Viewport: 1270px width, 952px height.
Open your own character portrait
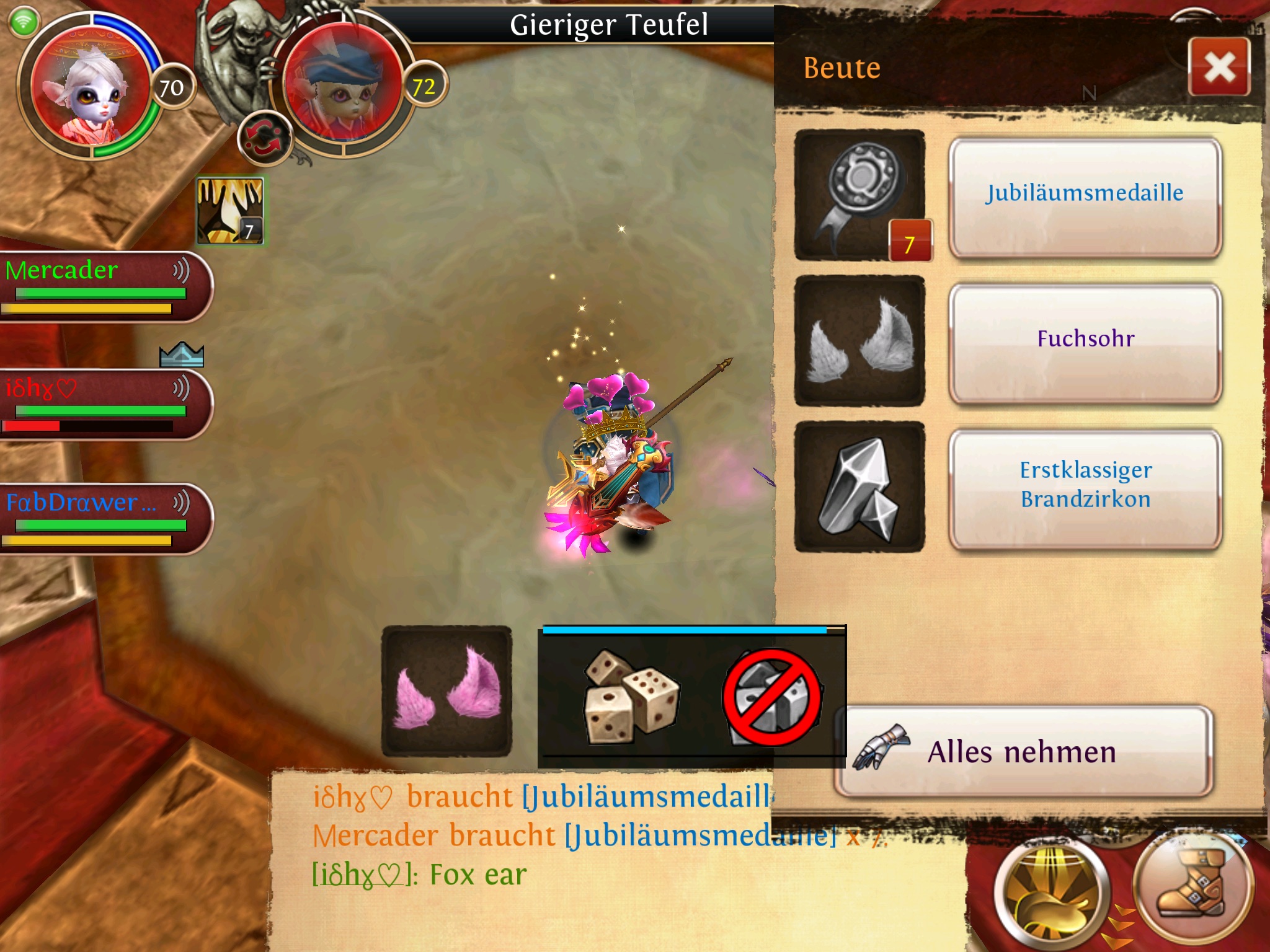pyautogui.click(x=90, y=87)
